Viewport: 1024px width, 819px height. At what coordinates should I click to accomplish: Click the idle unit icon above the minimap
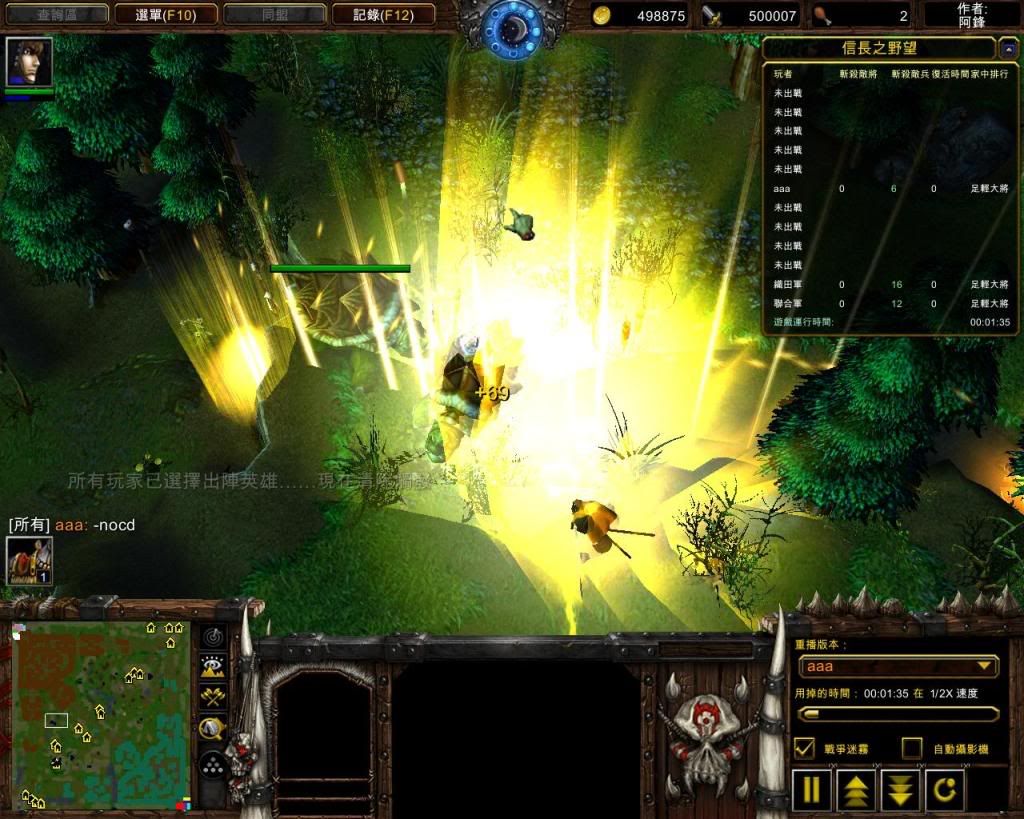(29, 561)
